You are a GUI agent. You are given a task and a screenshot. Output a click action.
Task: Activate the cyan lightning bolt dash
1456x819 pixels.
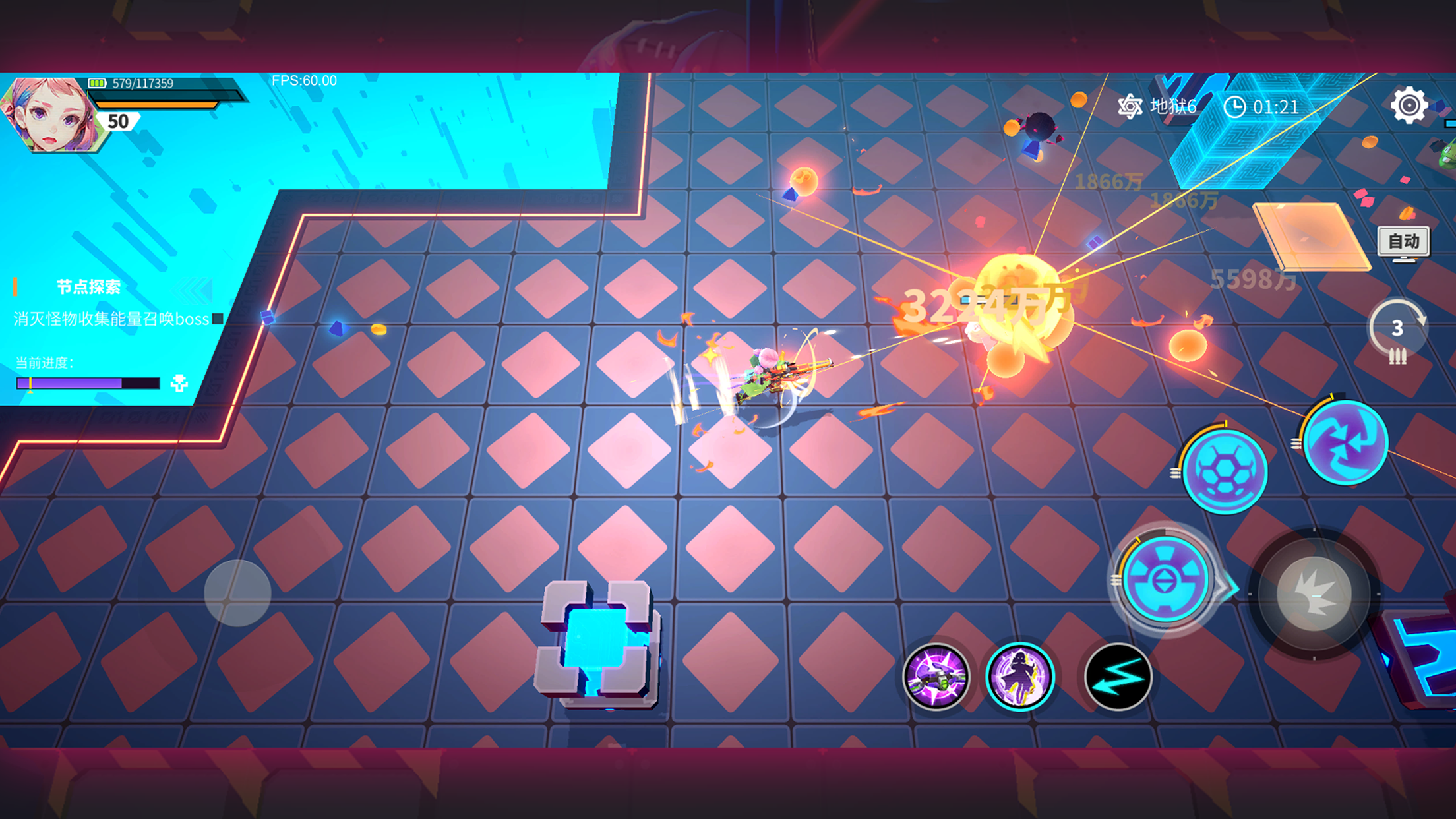(1118, 677)
